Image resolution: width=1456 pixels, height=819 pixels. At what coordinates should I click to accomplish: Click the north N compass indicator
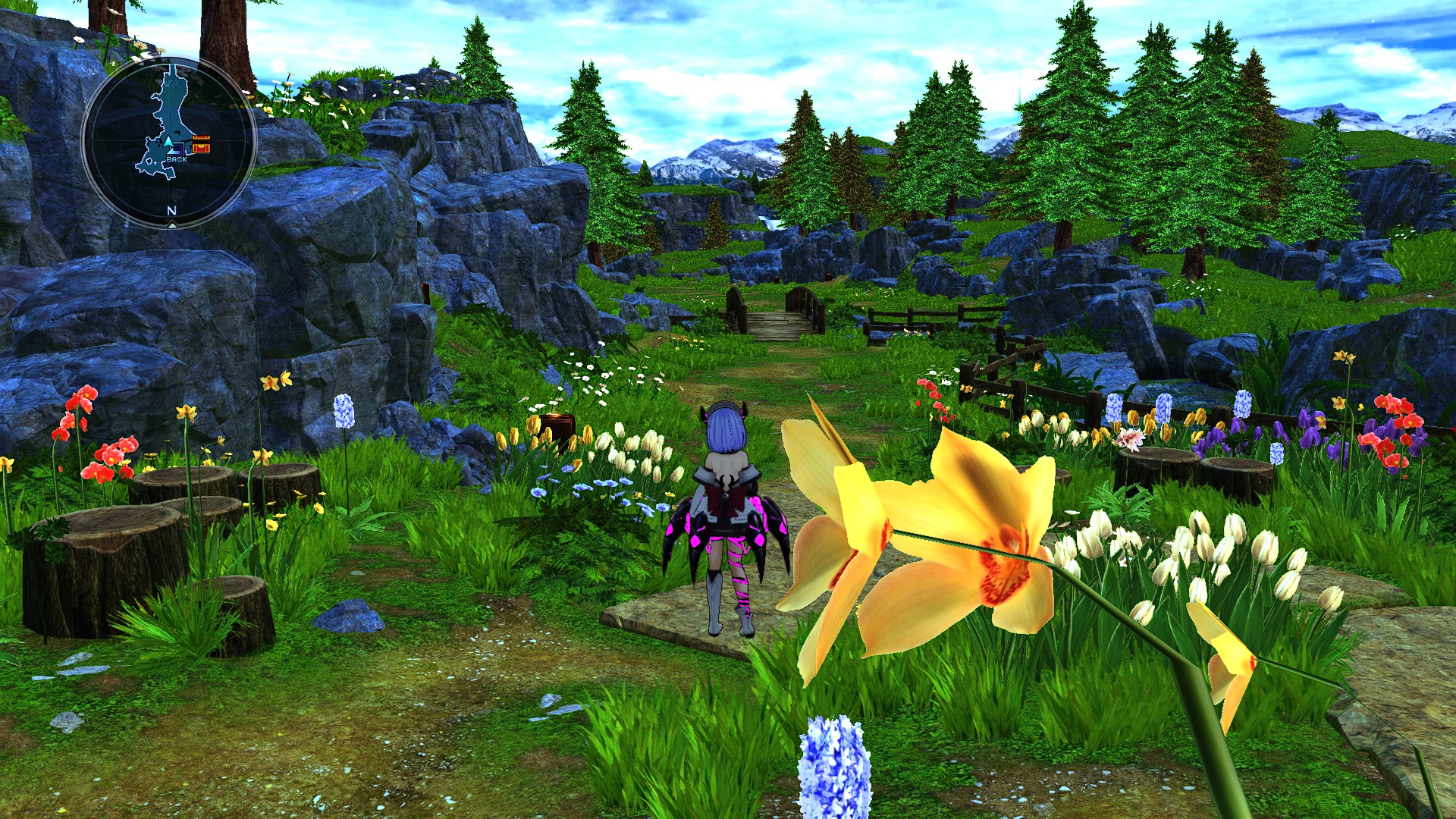pos(171,211)
